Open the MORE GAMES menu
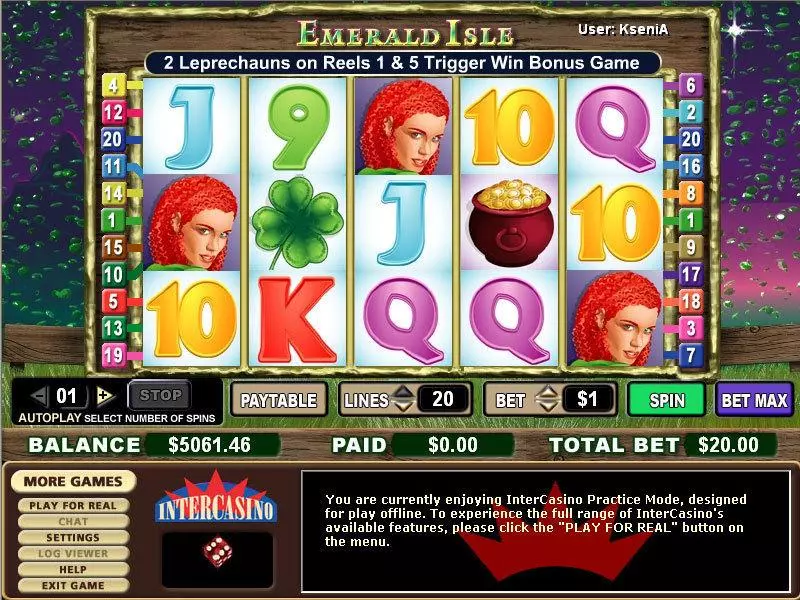800x600 pixels. tap(74, 482)
